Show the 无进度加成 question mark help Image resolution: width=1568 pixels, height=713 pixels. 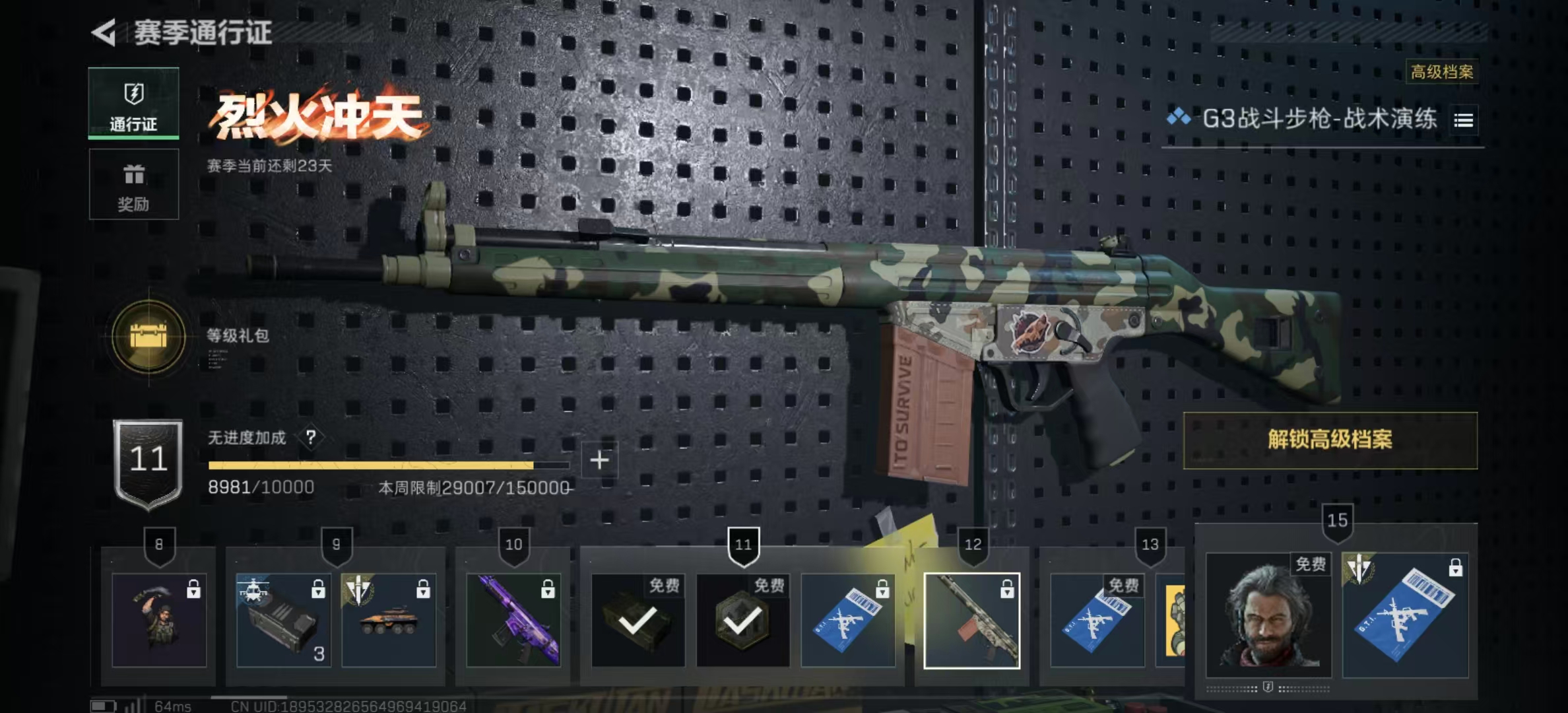coord(311,437)
